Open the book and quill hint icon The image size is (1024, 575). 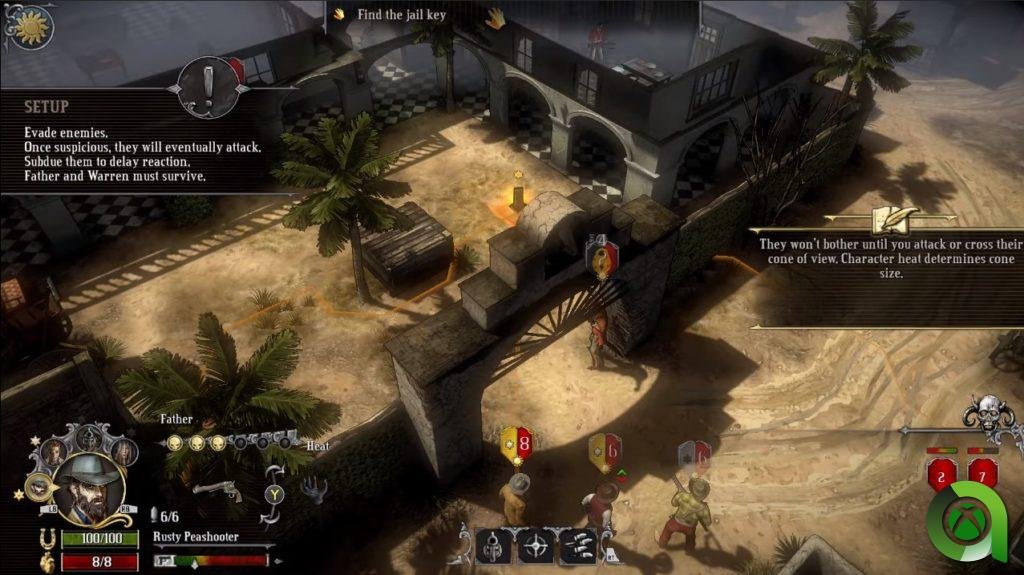pyautogui.click(x=885, y=217)
